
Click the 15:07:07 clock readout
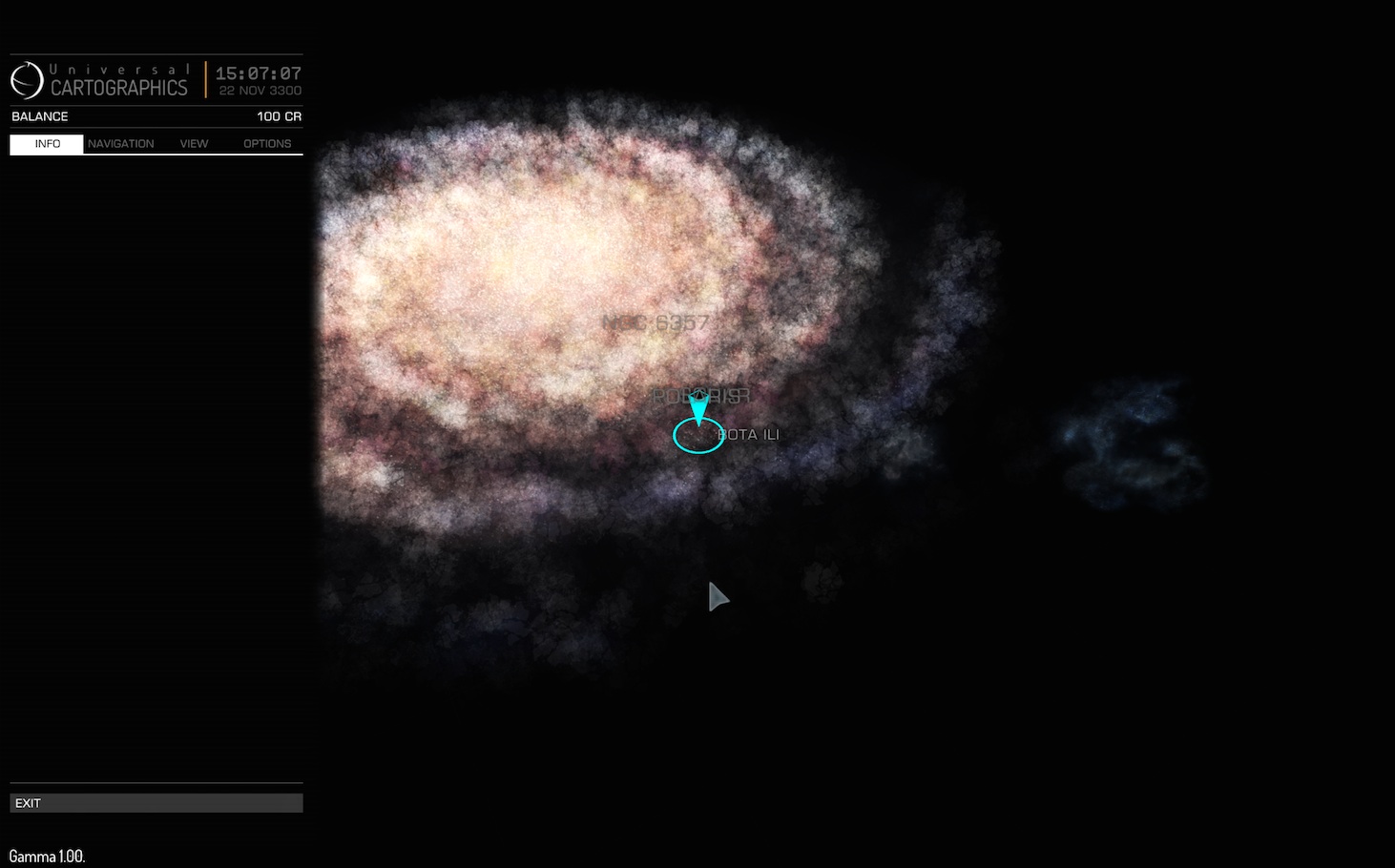coord(259,73)
